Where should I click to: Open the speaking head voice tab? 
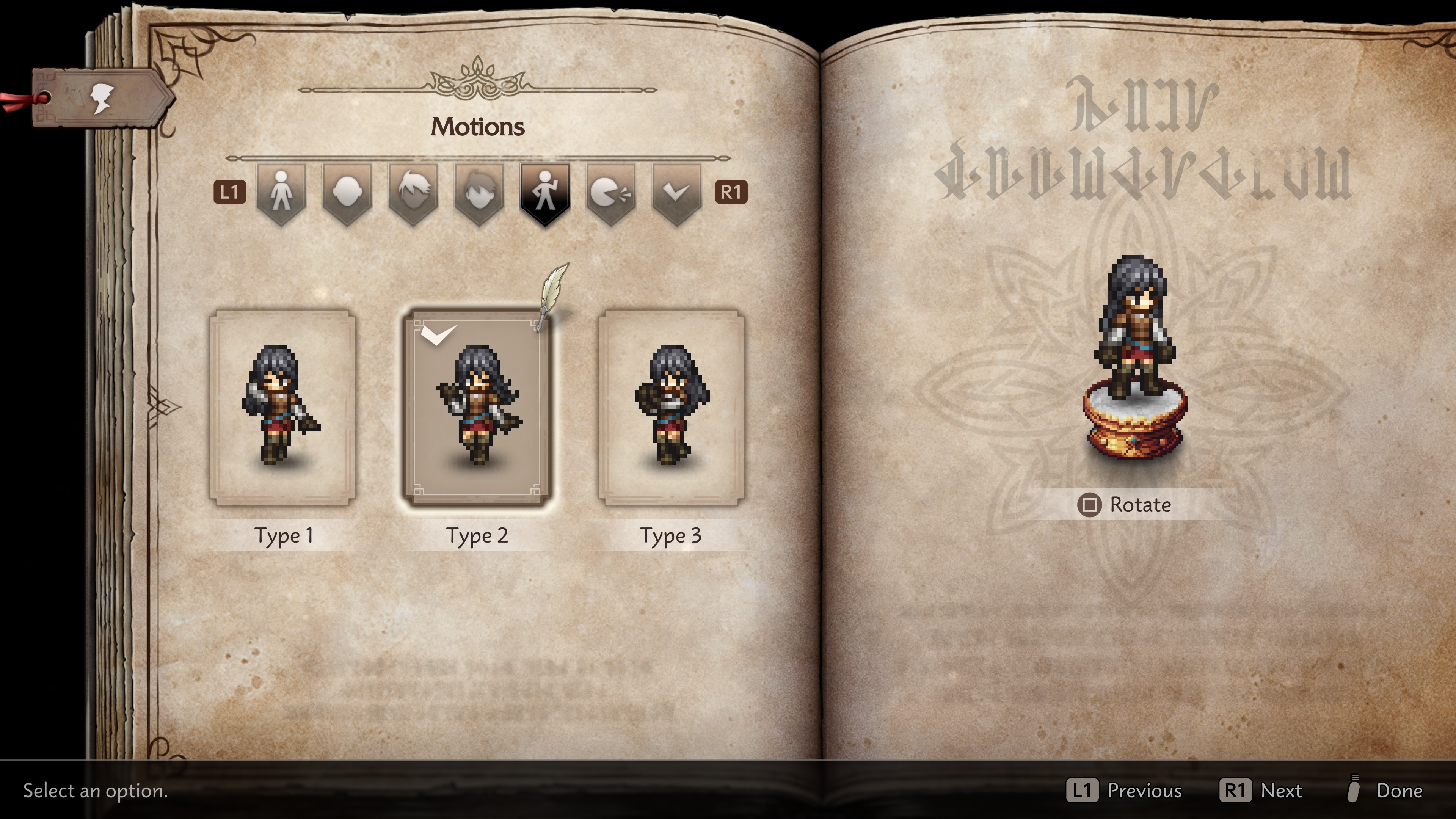coord(610,192)
